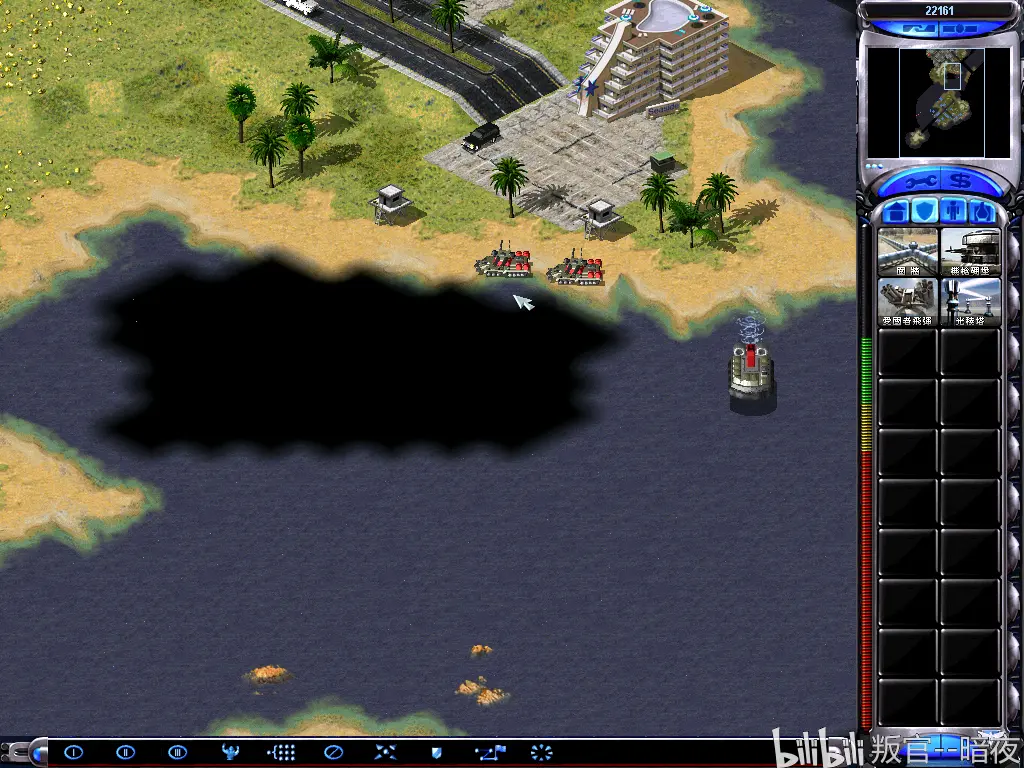Build the wall (围墙) structure
This screenshot has height=768, width=1024.
908,252
